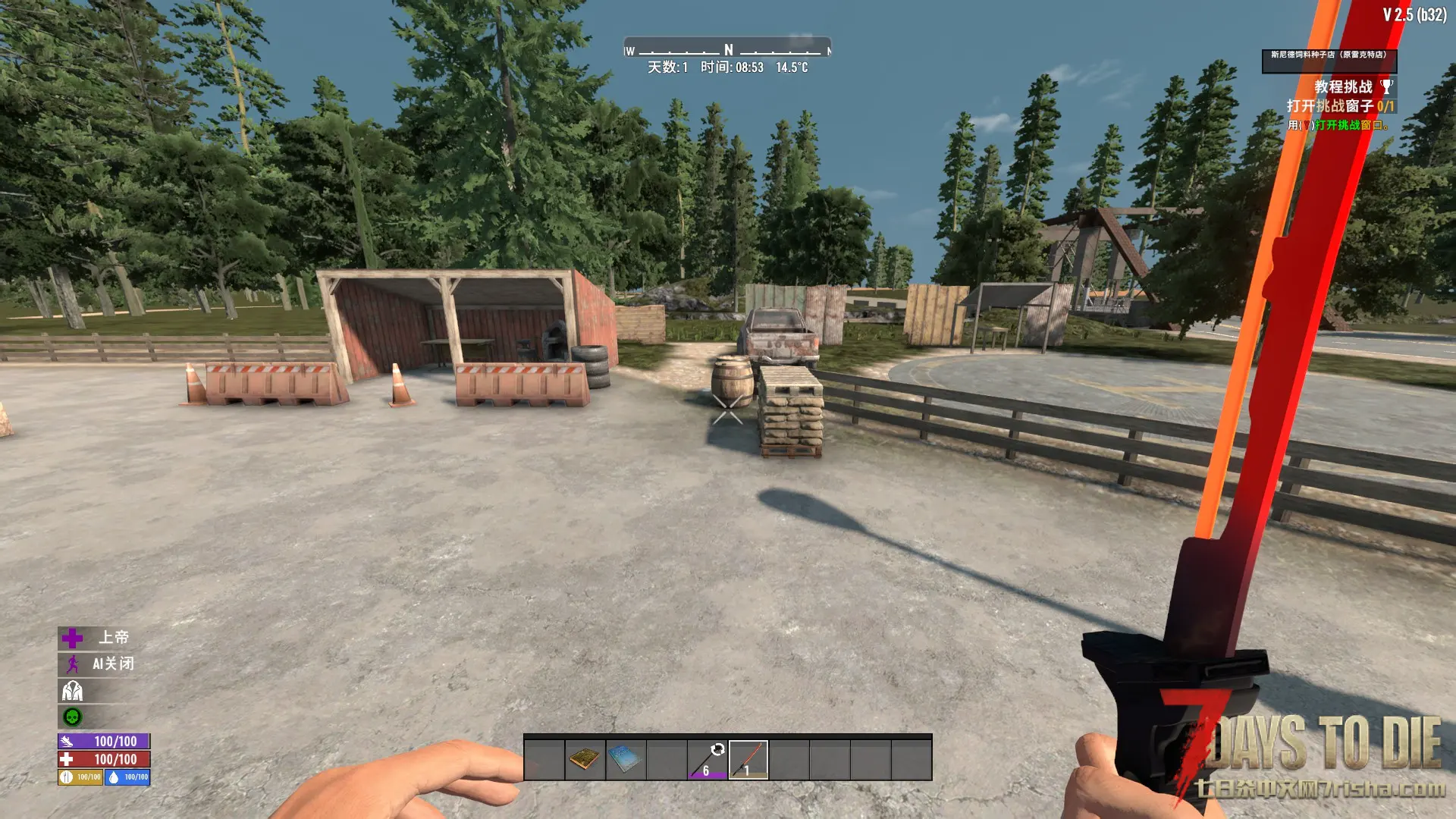Open the 教程挑战 tutorial challenge tracker
1456x819 pixels.
click(1343, 87)
